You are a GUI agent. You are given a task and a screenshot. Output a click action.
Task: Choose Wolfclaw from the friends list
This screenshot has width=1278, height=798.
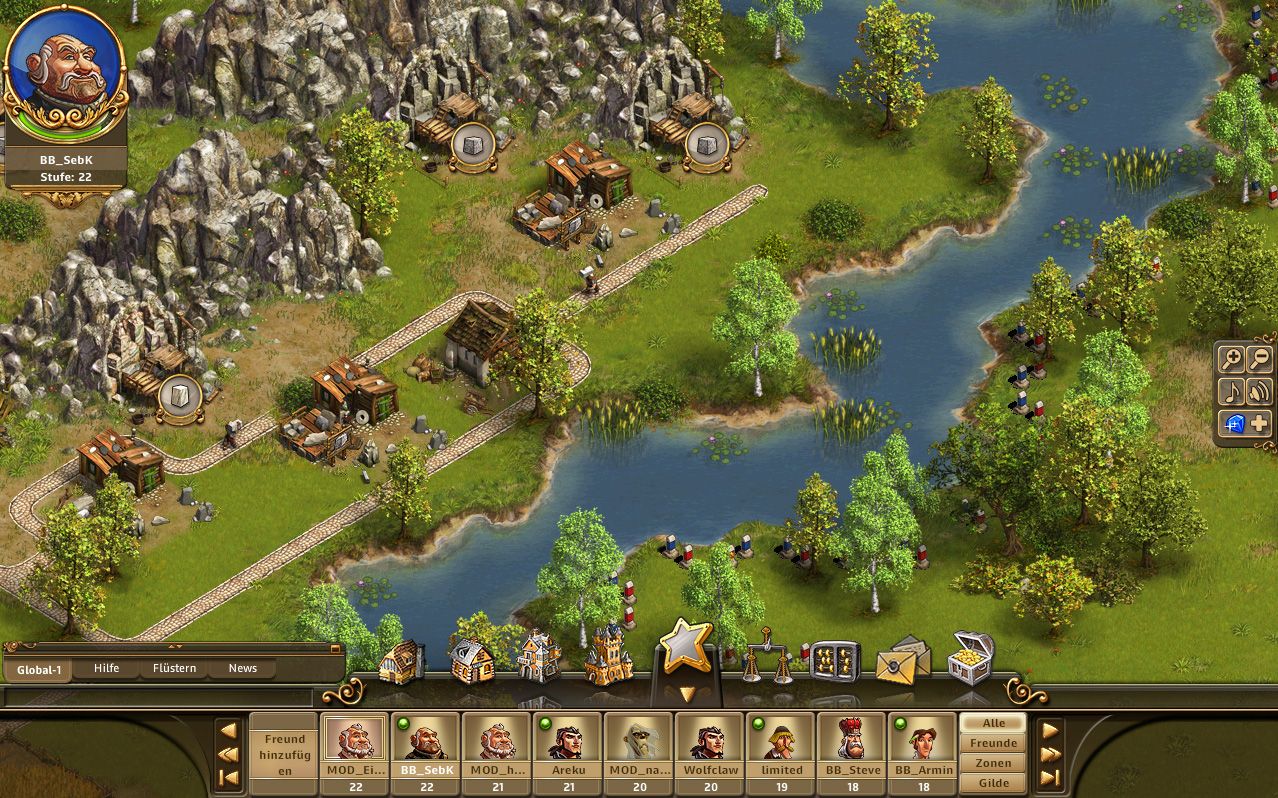pyautogui.click(x=709, y=745)
